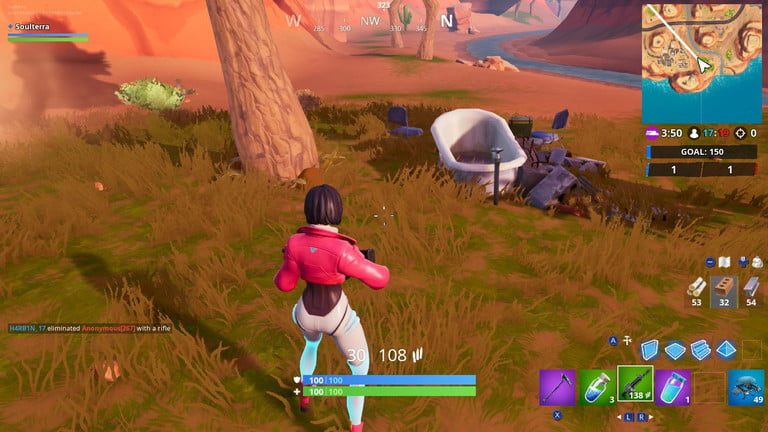
Task: Choose the wall building piece
Action: 649,349
